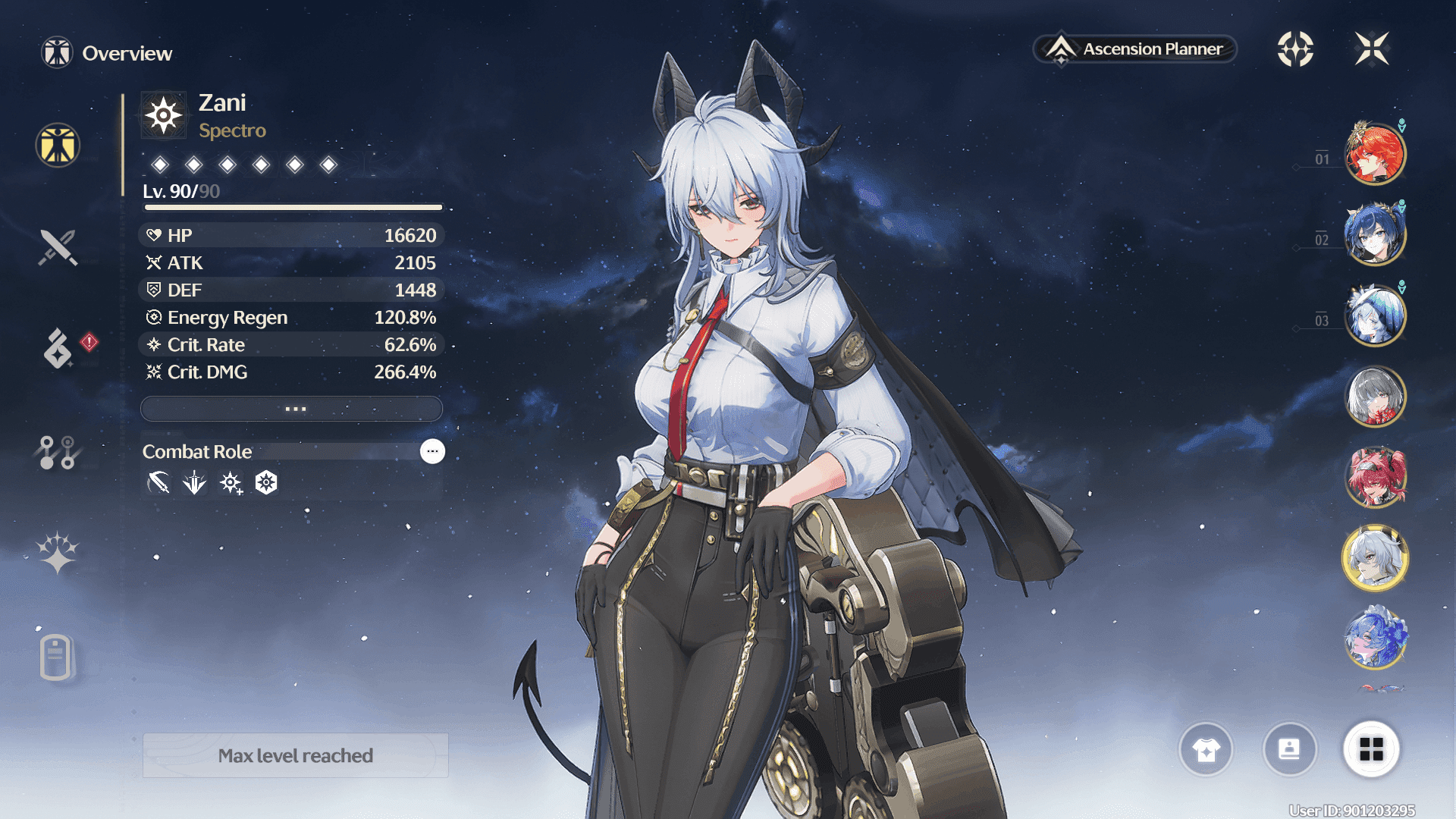Image resolution: width=1456 pixels, height=819 pixels.
Task: Open the character grid view button
Action: [1371, 749]
